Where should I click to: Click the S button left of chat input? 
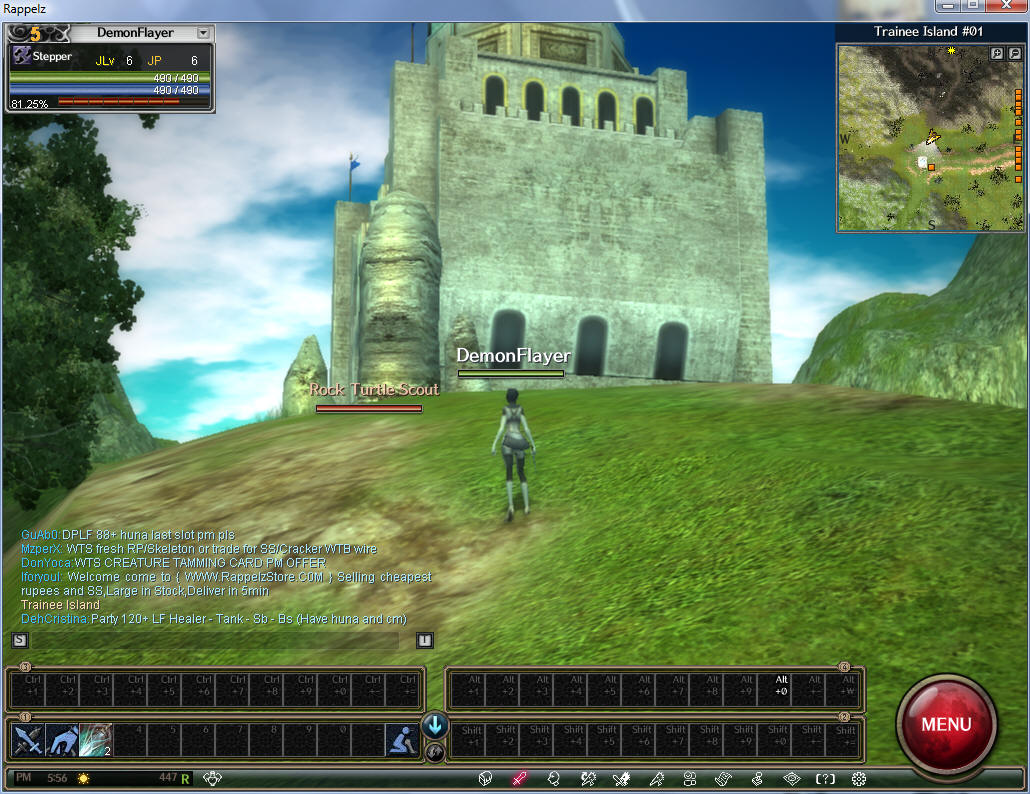(x=19, y=640)
